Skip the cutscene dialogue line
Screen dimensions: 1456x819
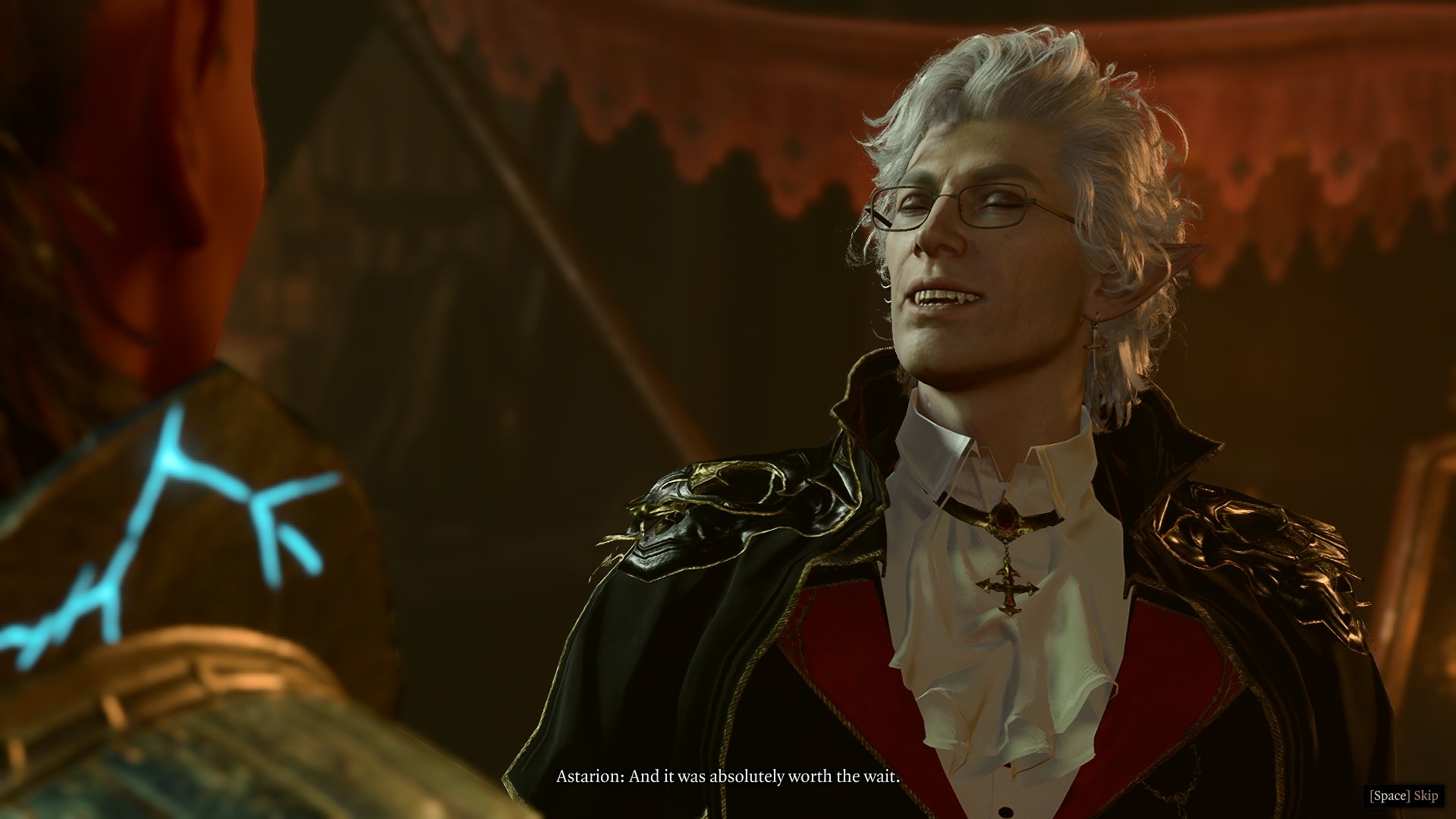[1404, 795]
